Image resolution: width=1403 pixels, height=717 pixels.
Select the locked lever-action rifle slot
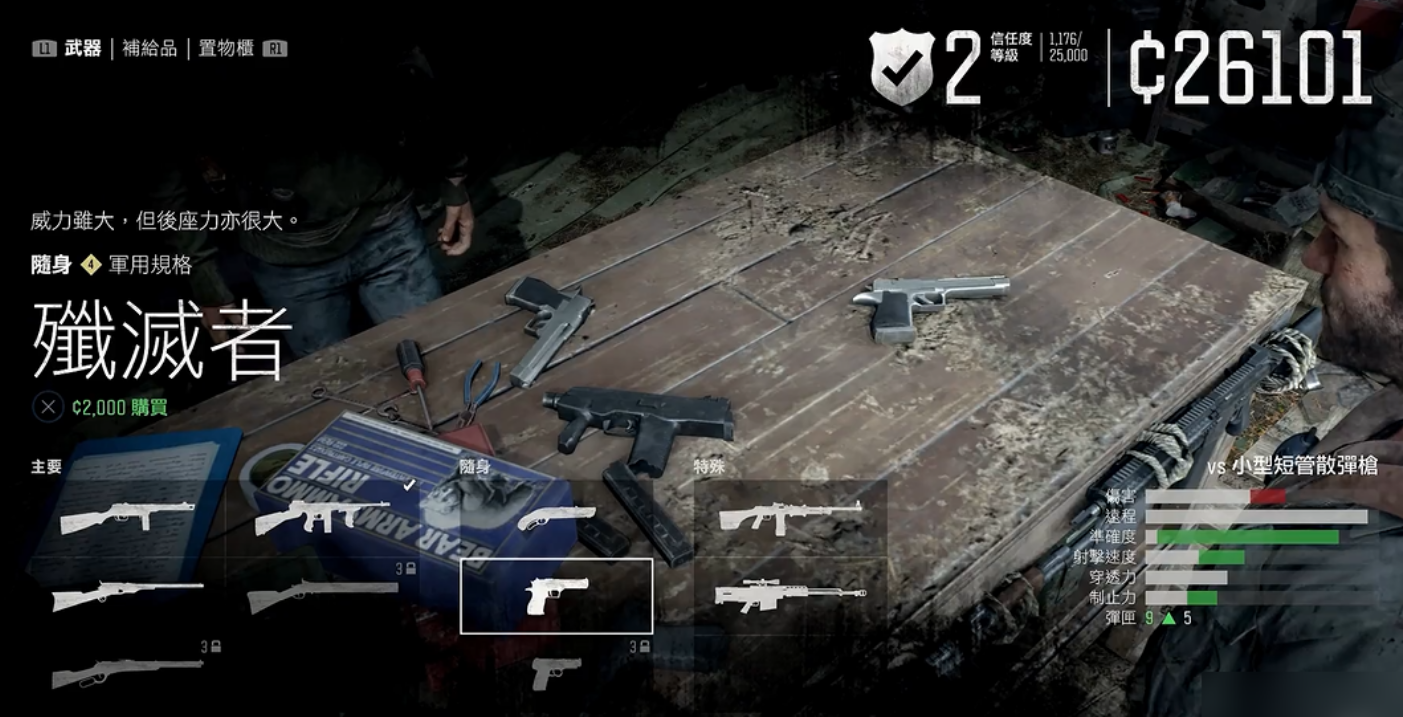[x=127, y=671]
